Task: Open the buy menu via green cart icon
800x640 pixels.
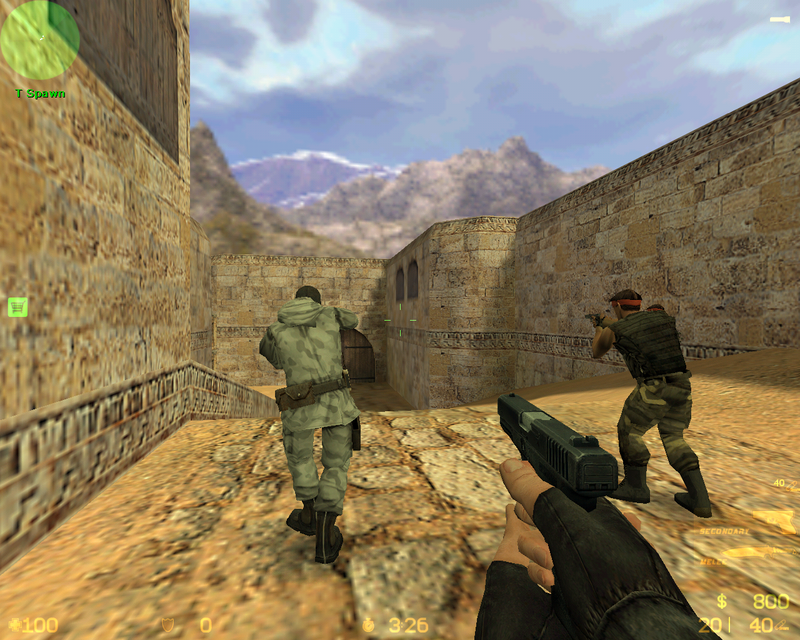Action: pos(18,307)
